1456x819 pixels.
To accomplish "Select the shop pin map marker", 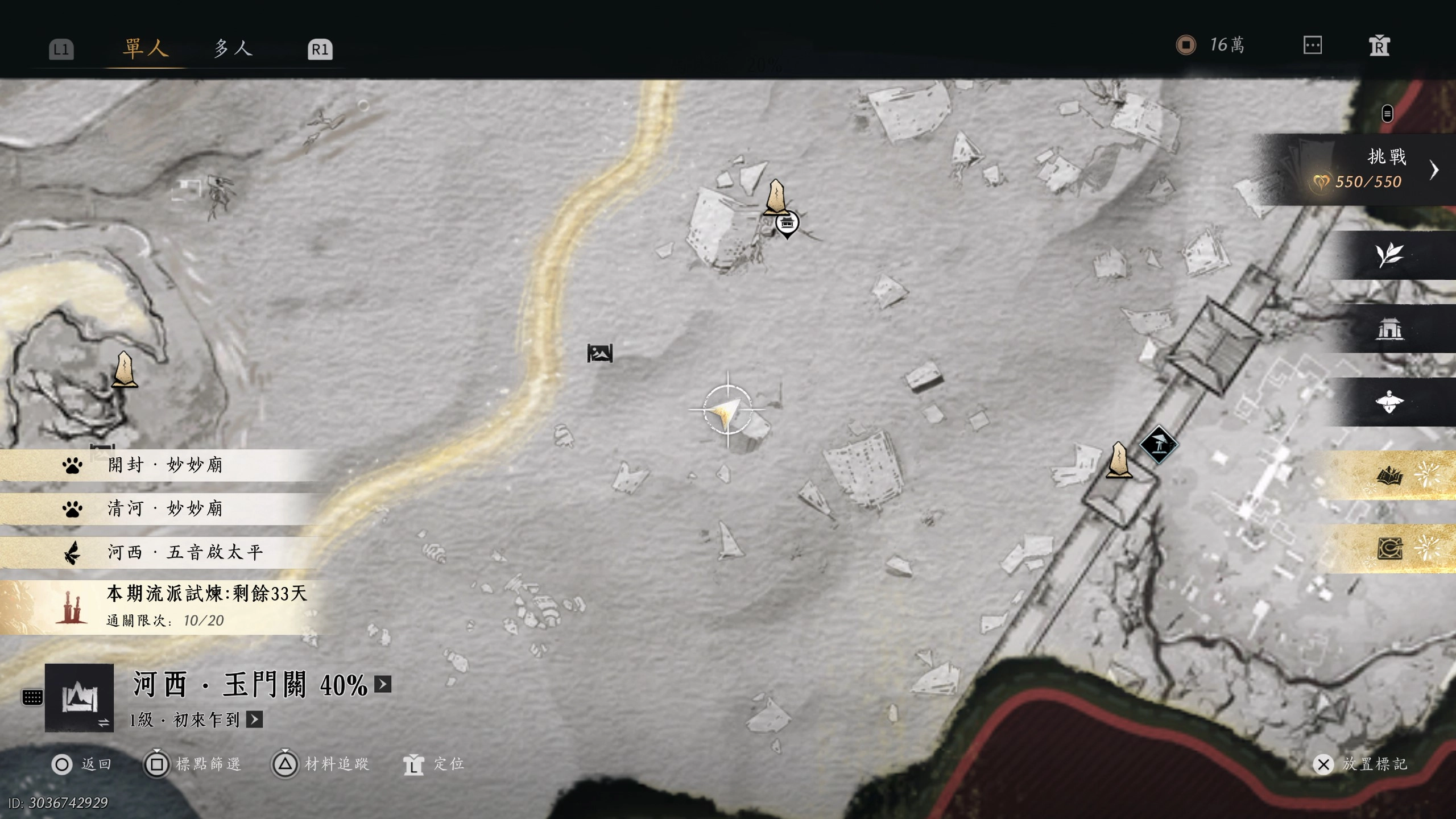I will pos(787,223).
